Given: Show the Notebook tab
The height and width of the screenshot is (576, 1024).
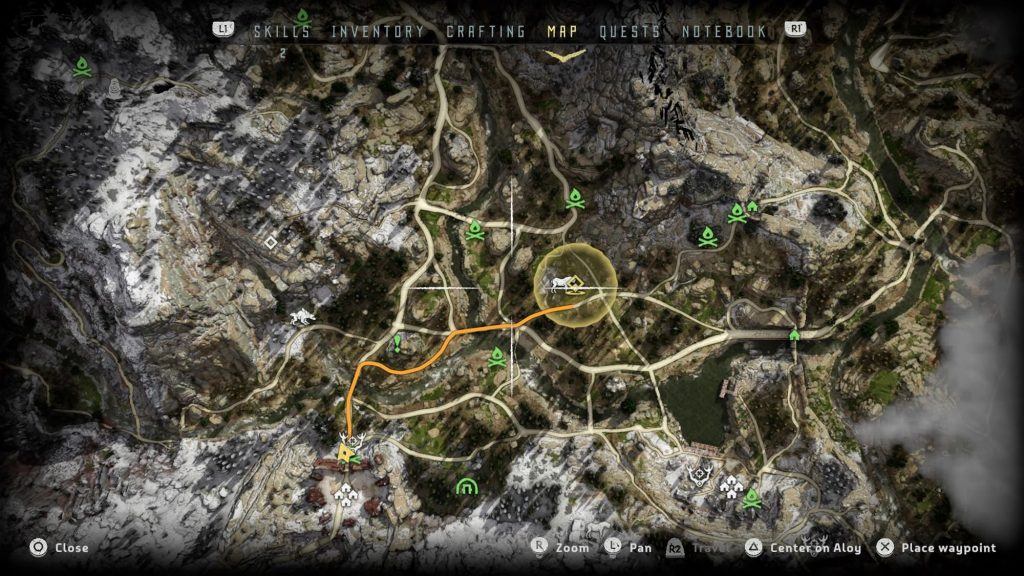Looking at the screenshot, I should (x=724, y=31).
